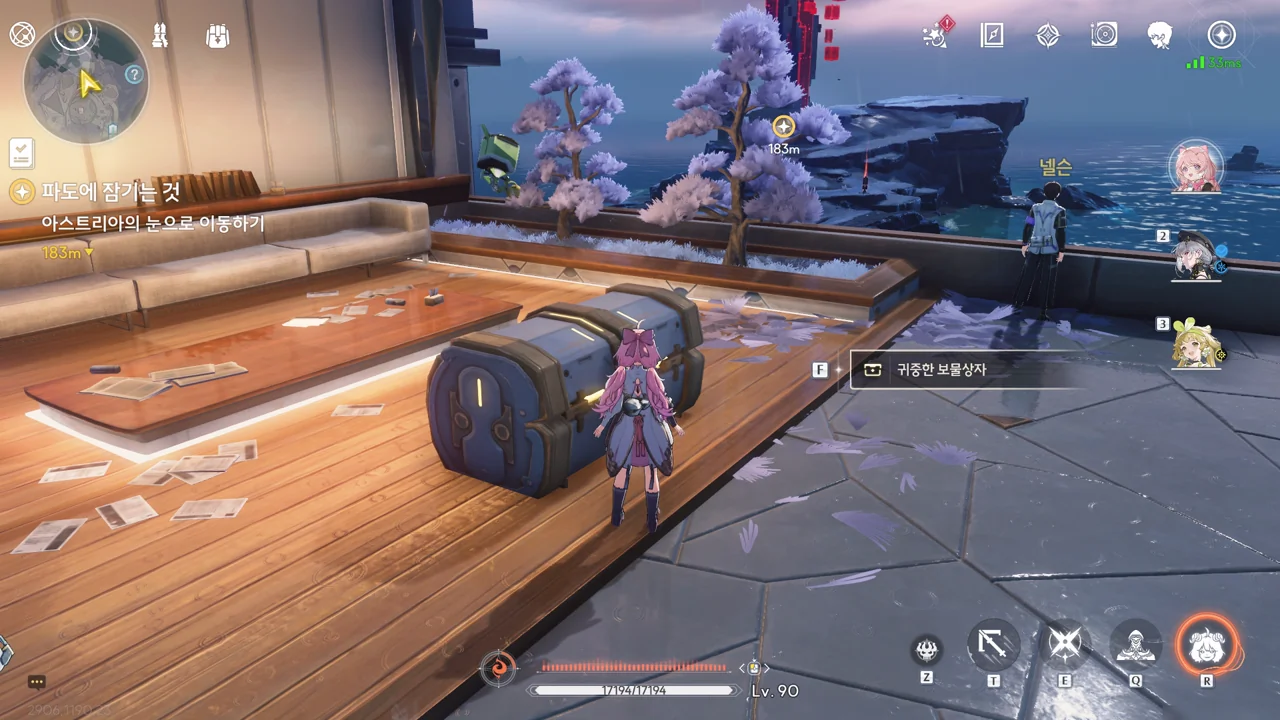
Task: Use the hooded figure echo skill
Action: [1135, 646]
